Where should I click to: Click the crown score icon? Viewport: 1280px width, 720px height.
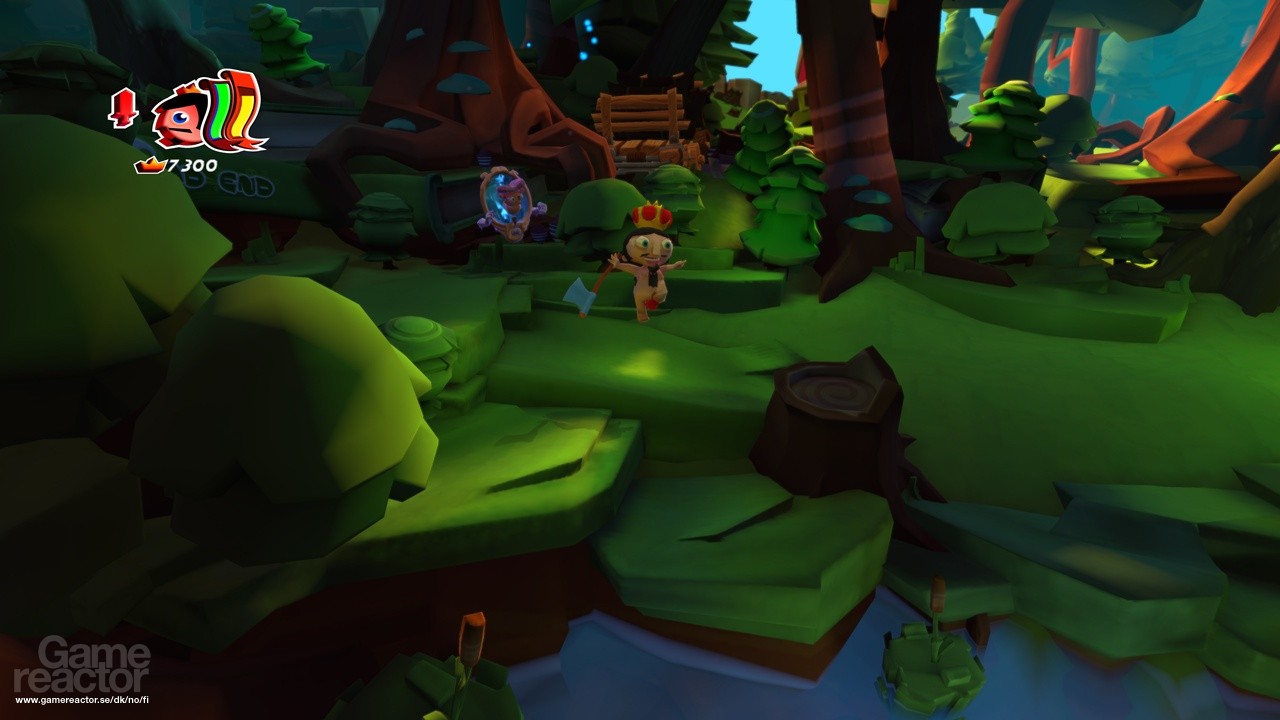148,164
